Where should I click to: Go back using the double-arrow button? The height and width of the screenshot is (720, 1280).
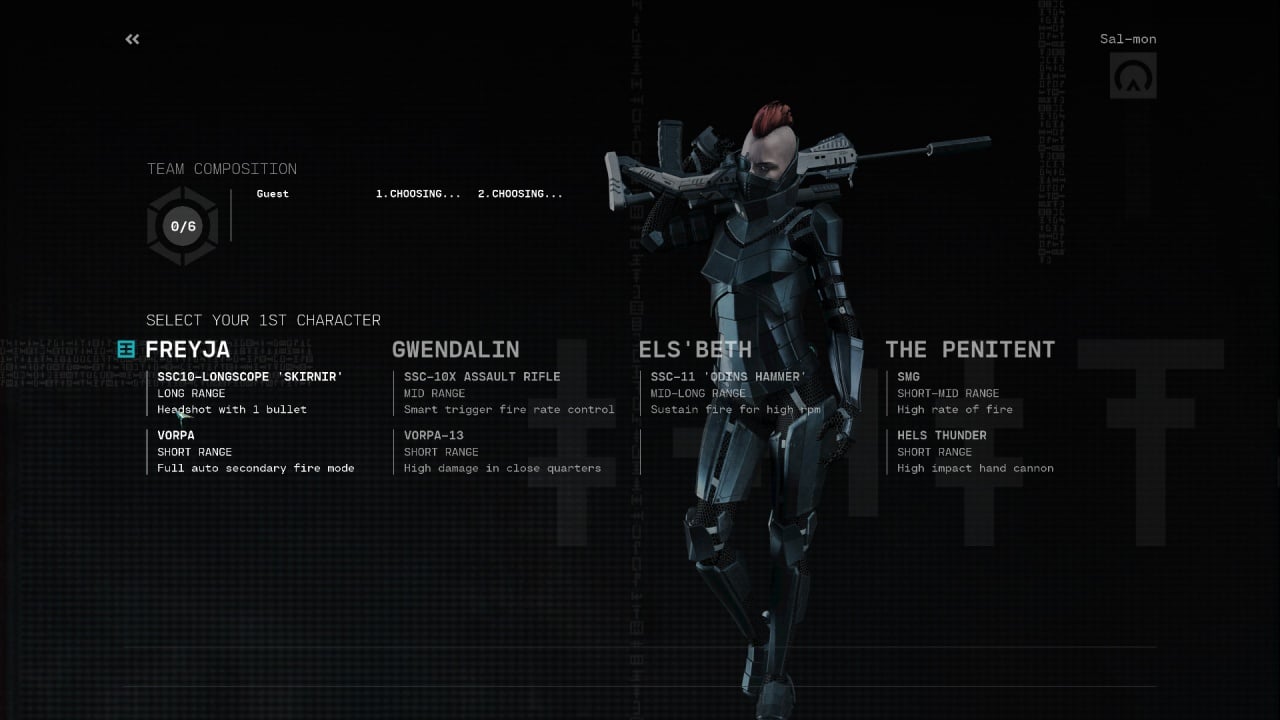coord(132,39)
